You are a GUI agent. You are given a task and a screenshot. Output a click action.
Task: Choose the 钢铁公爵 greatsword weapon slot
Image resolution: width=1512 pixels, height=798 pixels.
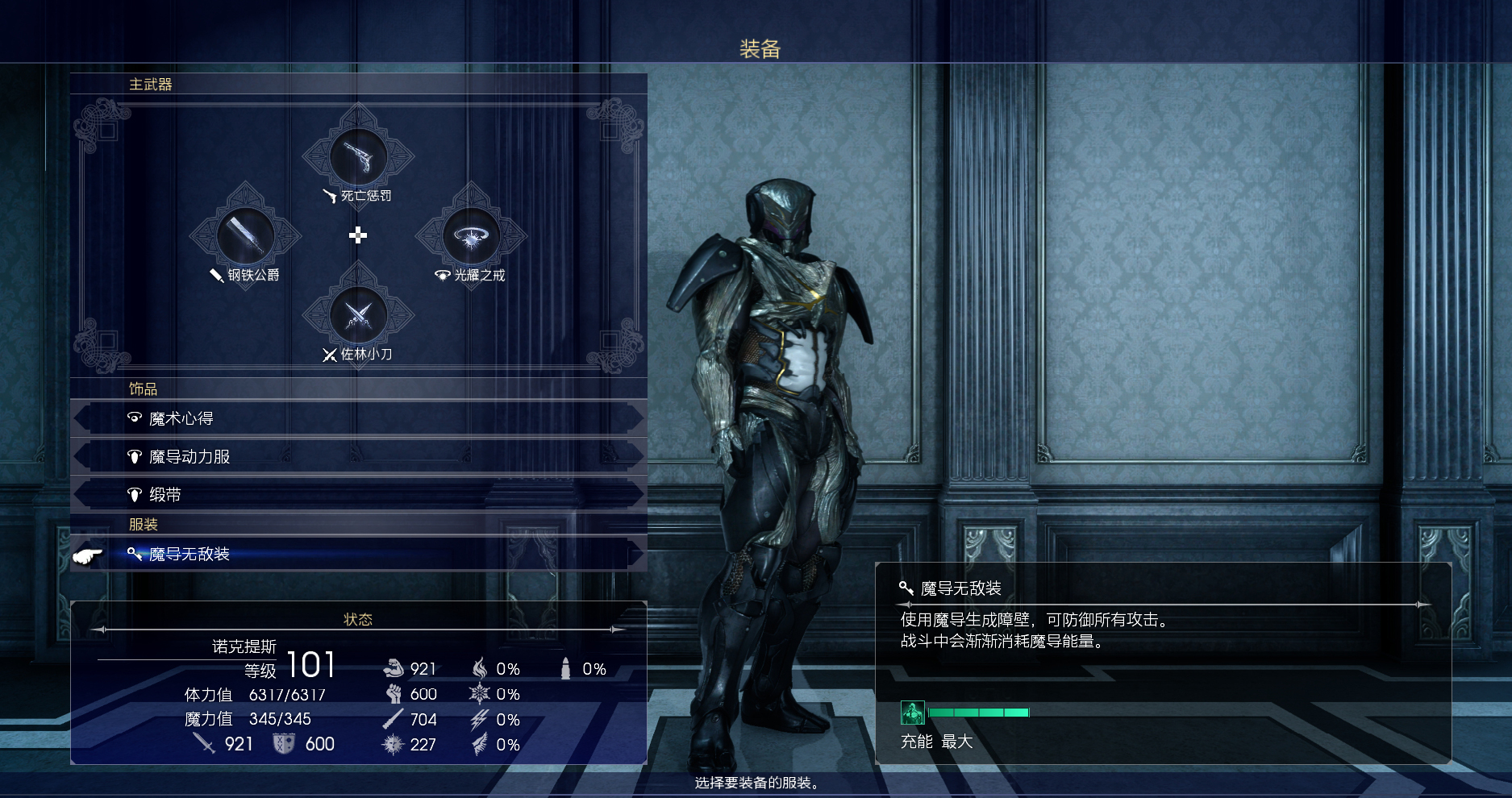click(245, 236)
